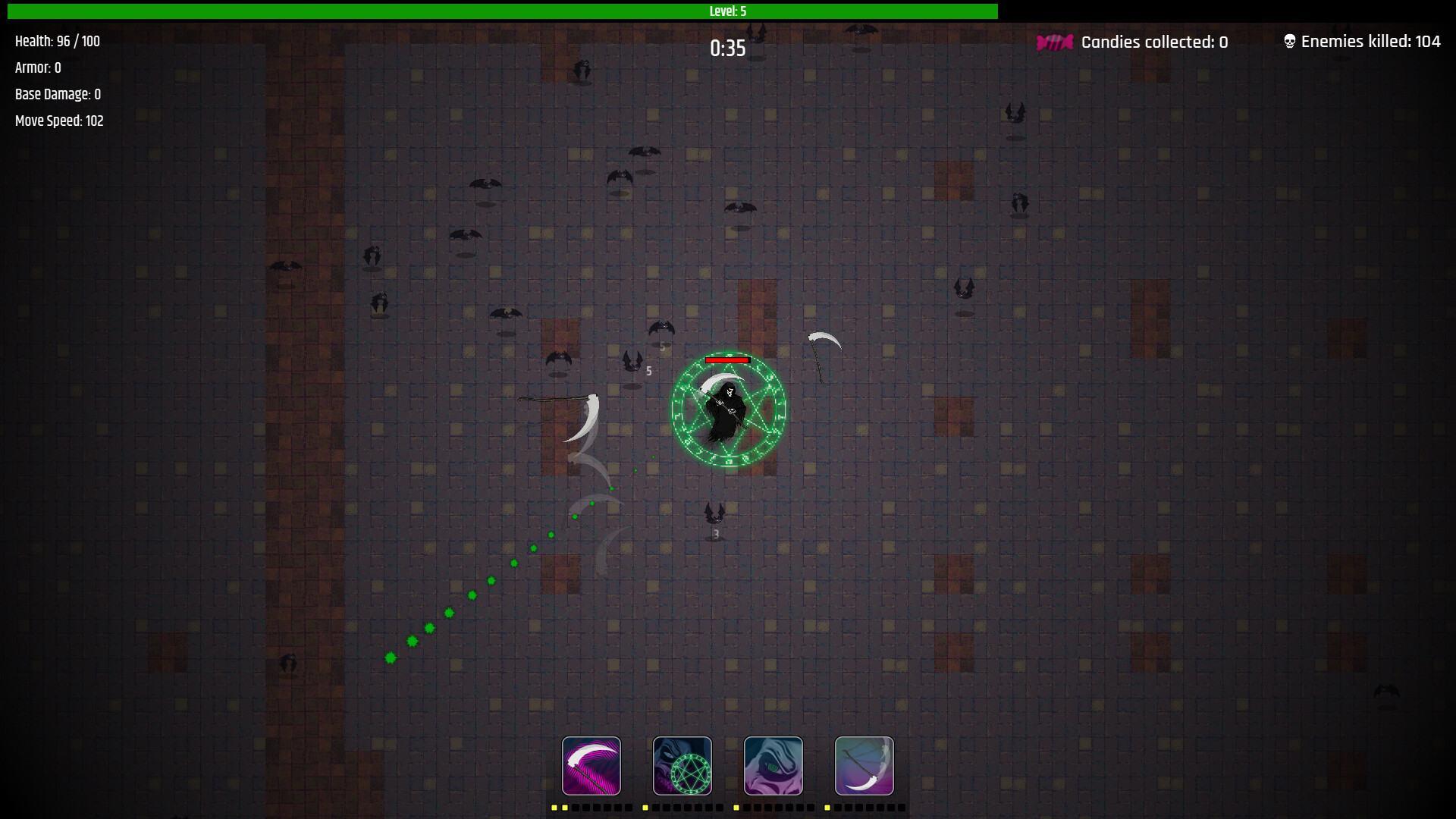Select the pink scythe slash weapon icon
The image size is (1456, 819).
point(591,766)
